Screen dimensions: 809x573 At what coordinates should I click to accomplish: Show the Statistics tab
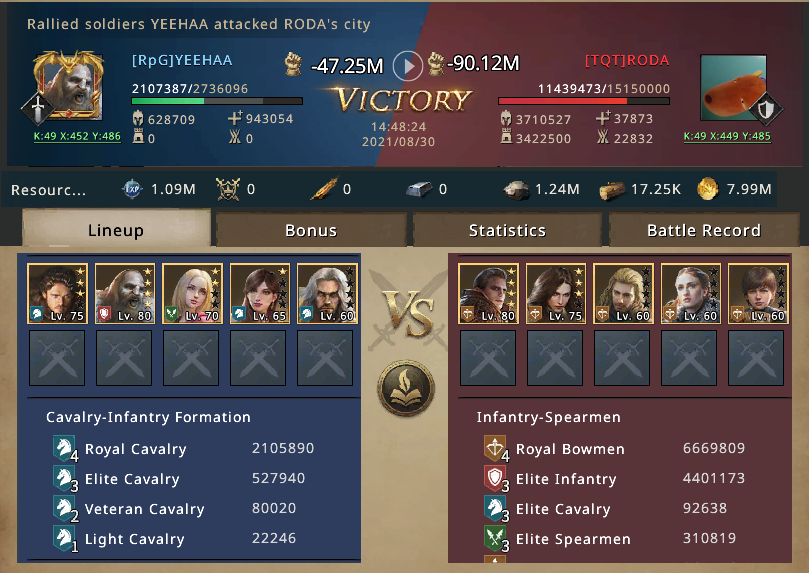click(507, 230)
